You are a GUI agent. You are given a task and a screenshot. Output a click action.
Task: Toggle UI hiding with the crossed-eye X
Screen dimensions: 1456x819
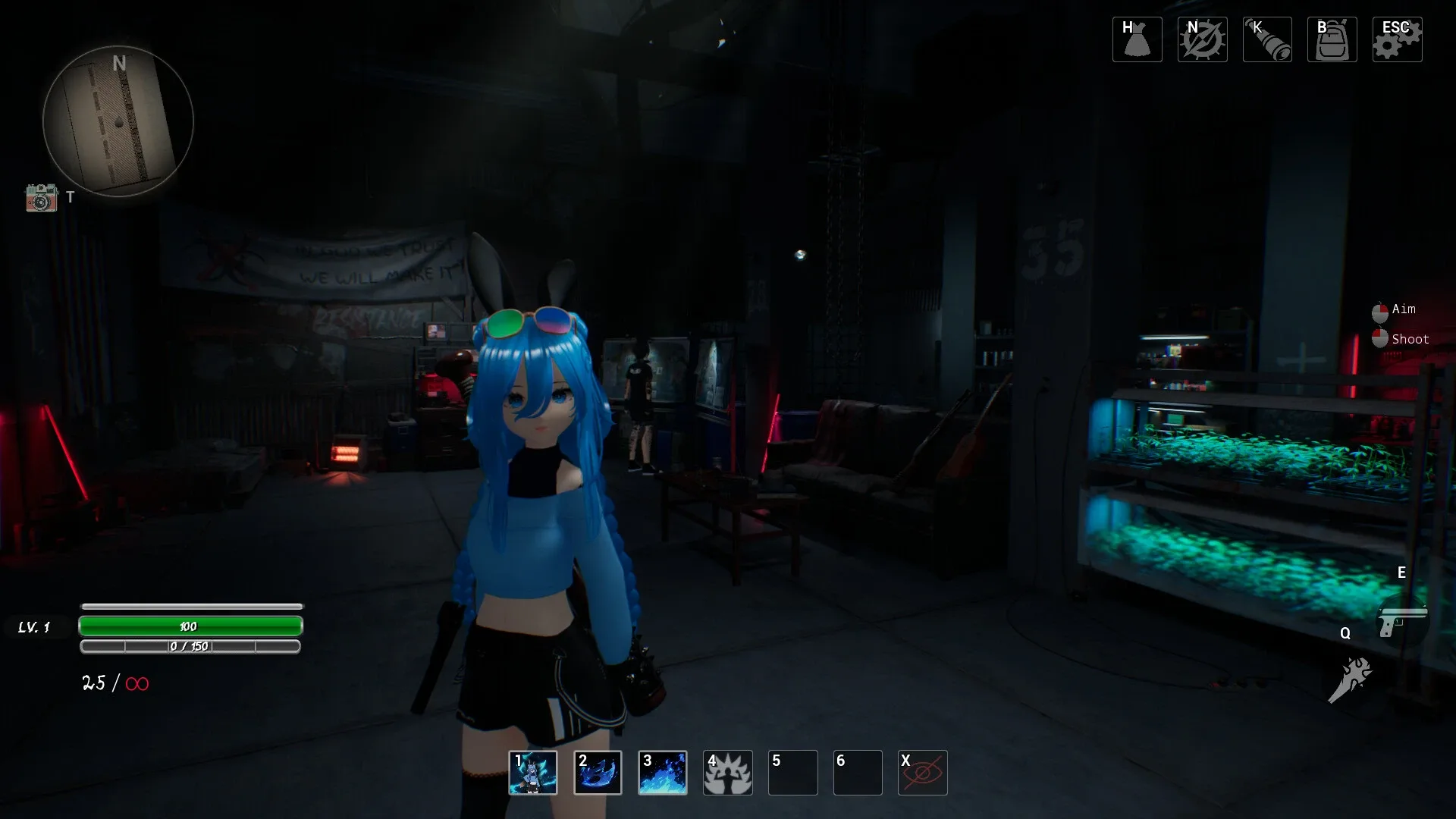point(923,773)
